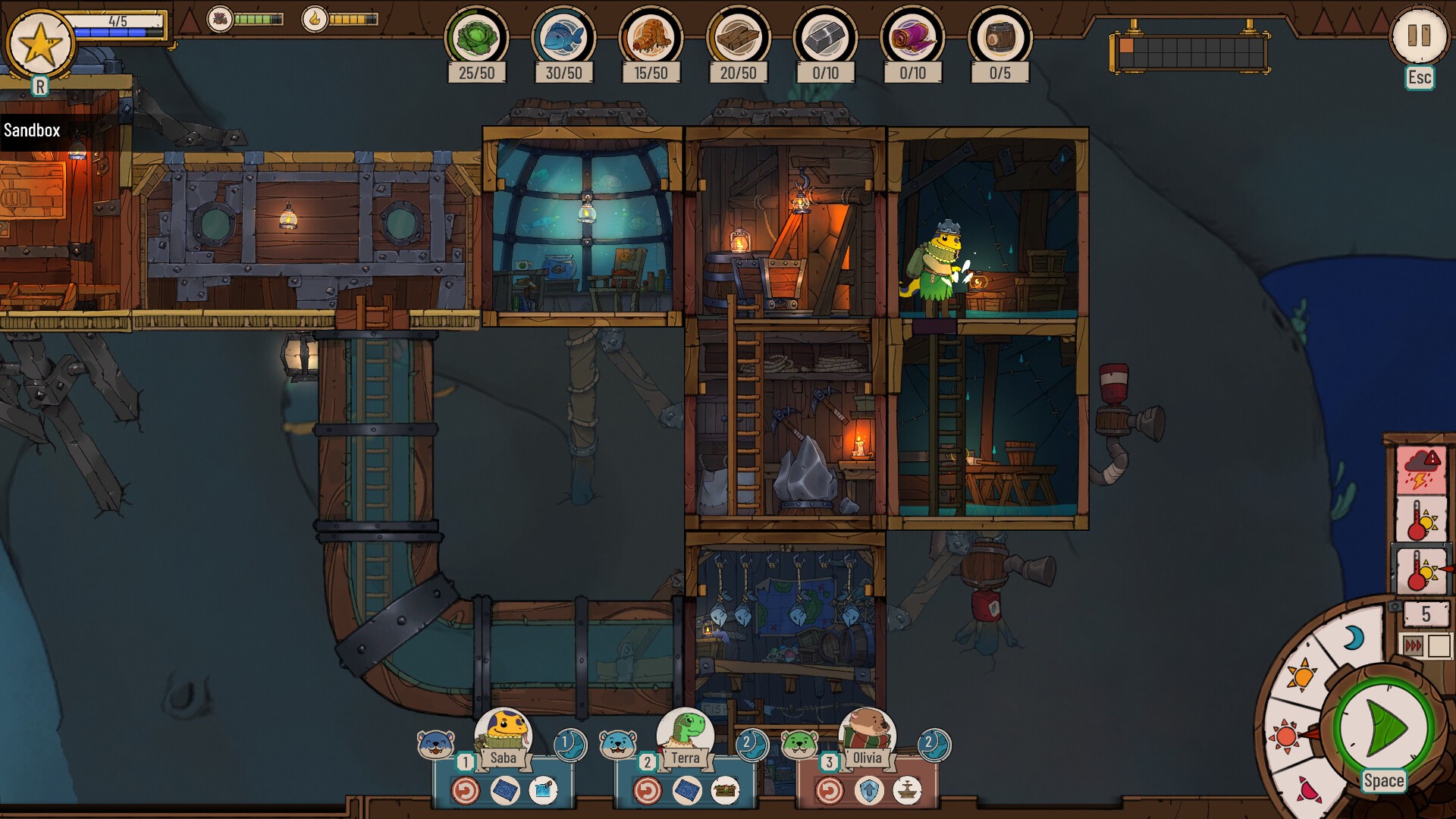
Task: Activate Olivia's shield upgrade action
Action: click(868, 791)
